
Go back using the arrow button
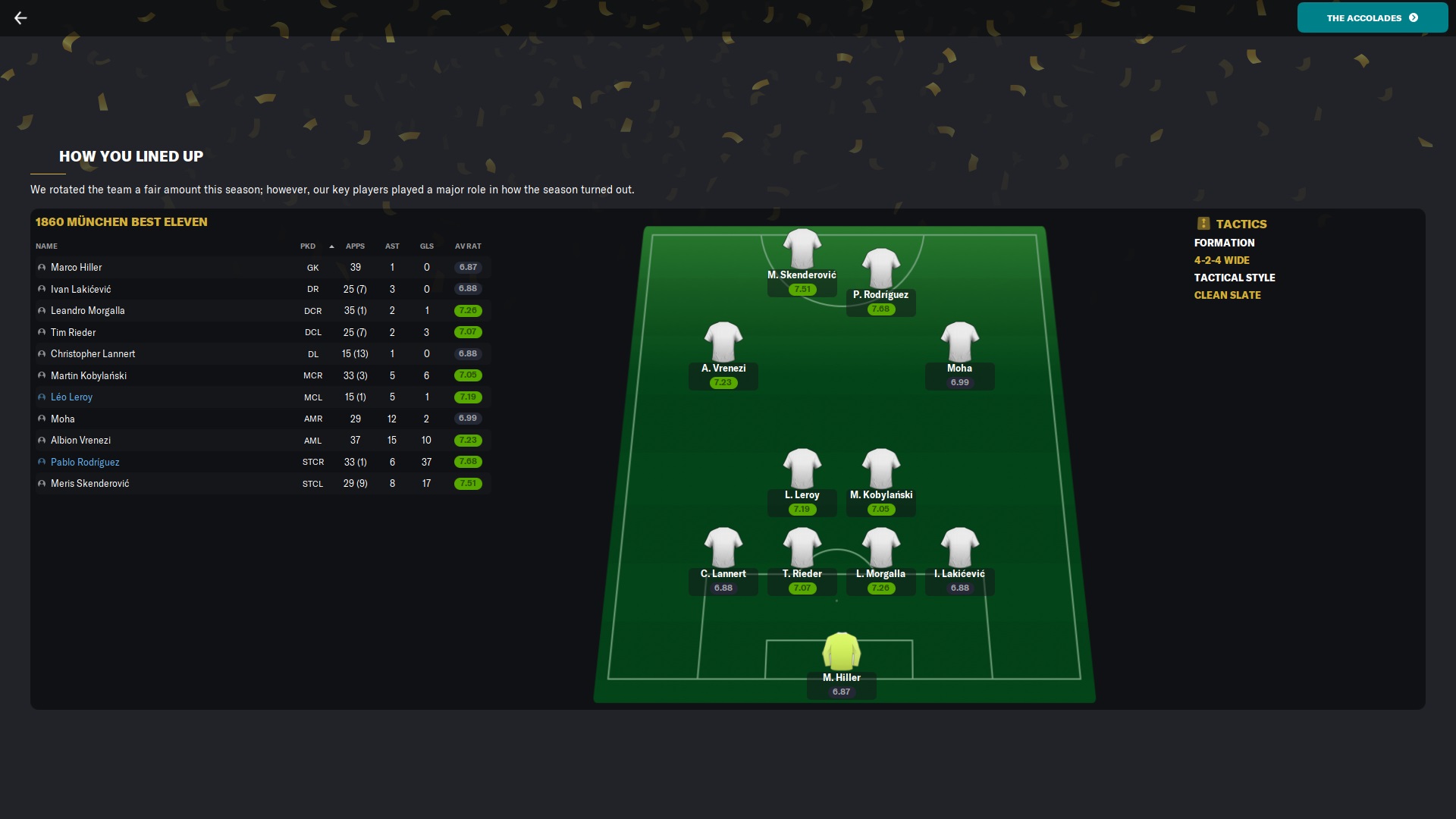[20, 17]
